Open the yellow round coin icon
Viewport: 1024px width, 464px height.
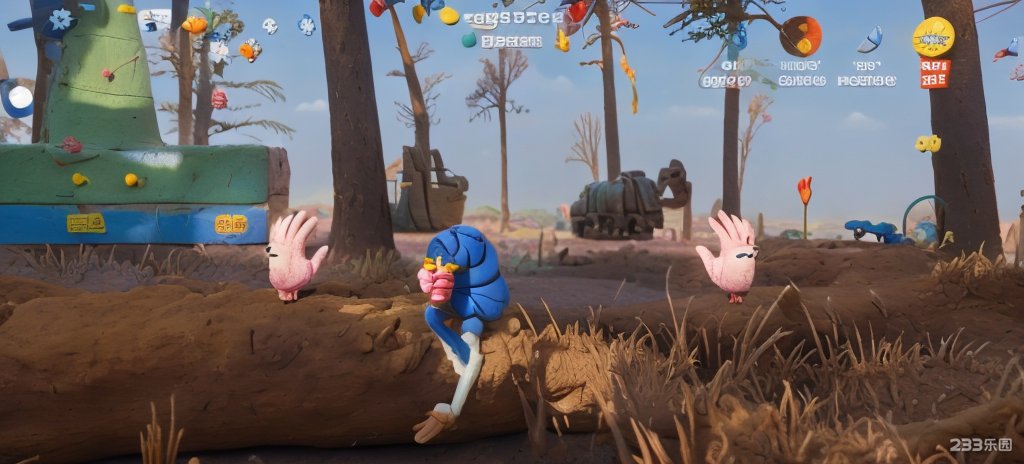(933, 37)
